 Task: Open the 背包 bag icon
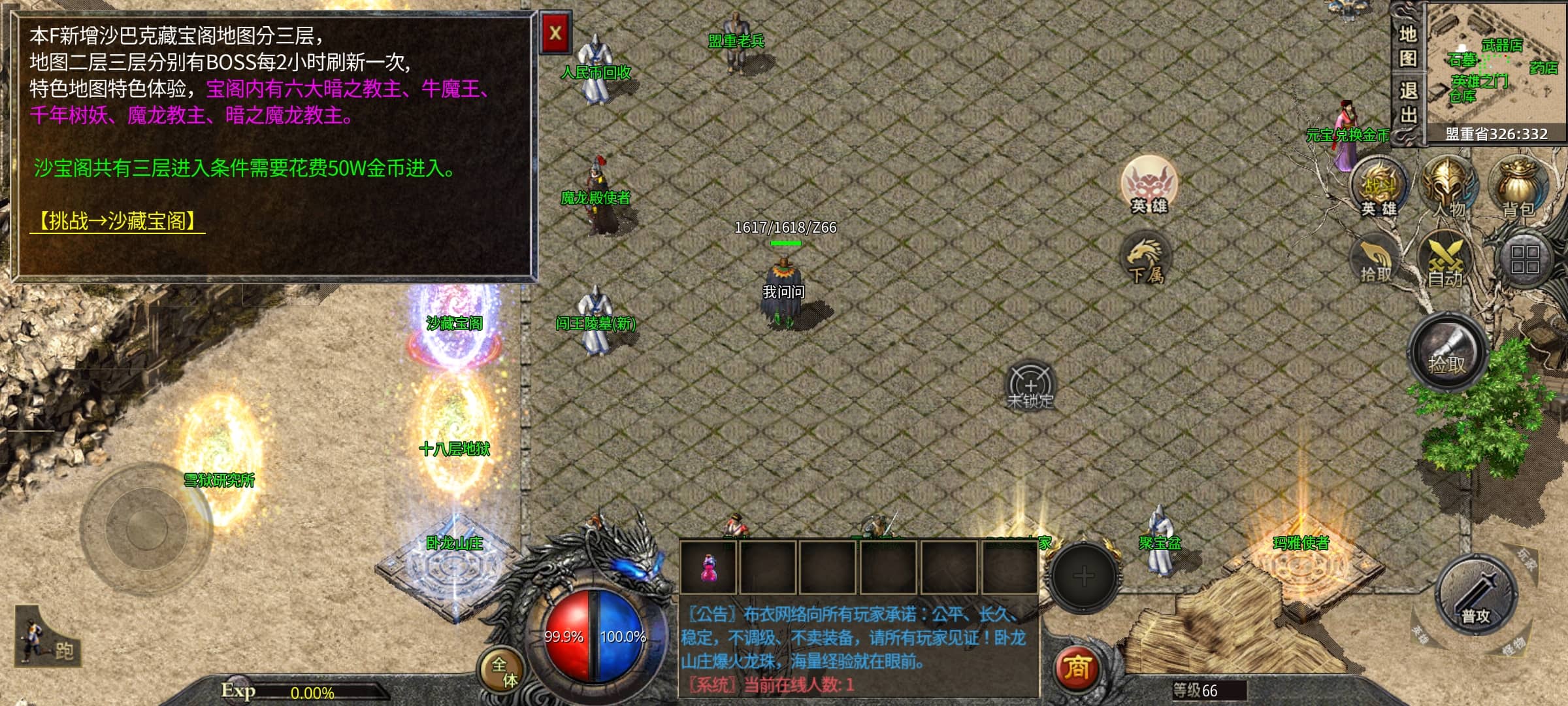pos(1518,186)
